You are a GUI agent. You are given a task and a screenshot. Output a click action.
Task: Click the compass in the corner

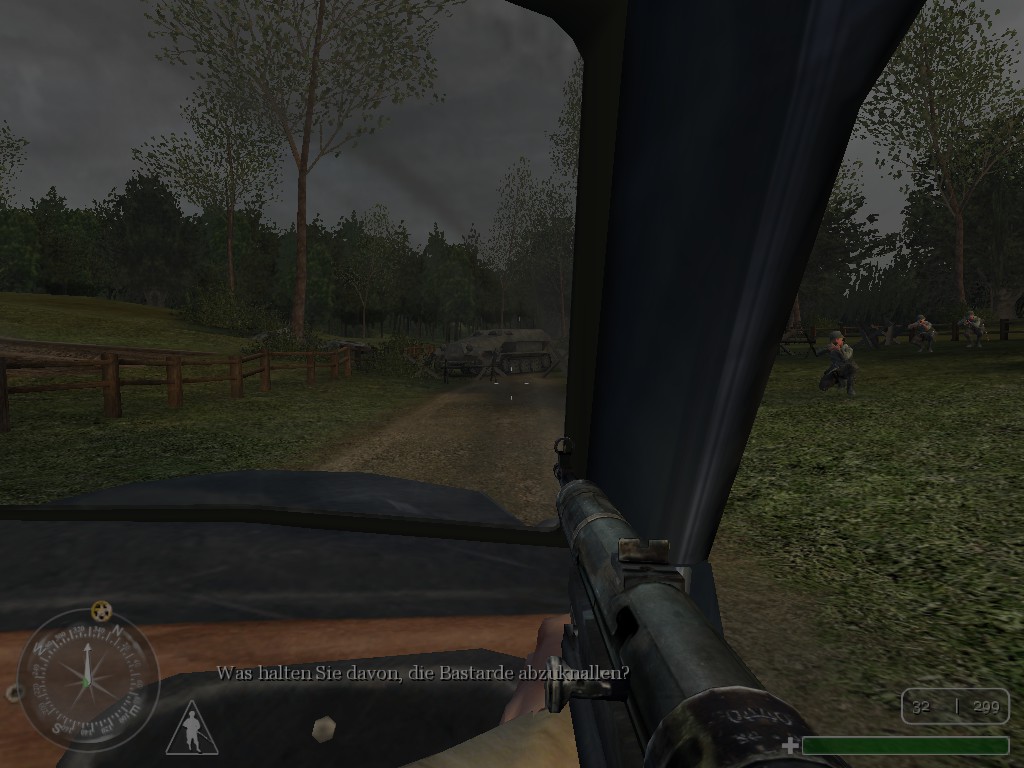[87, 679]
